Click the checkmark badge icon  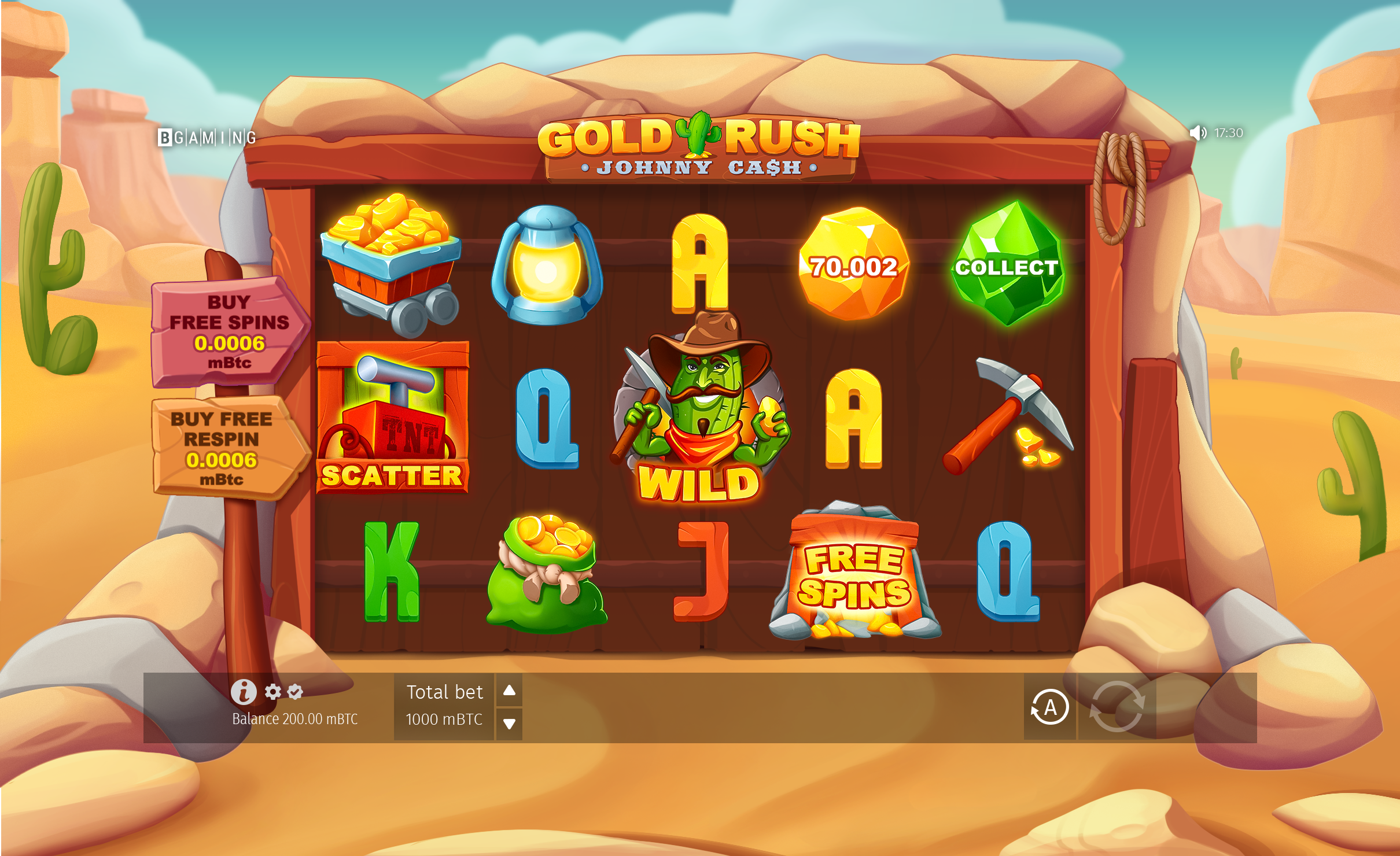(295, 691)
